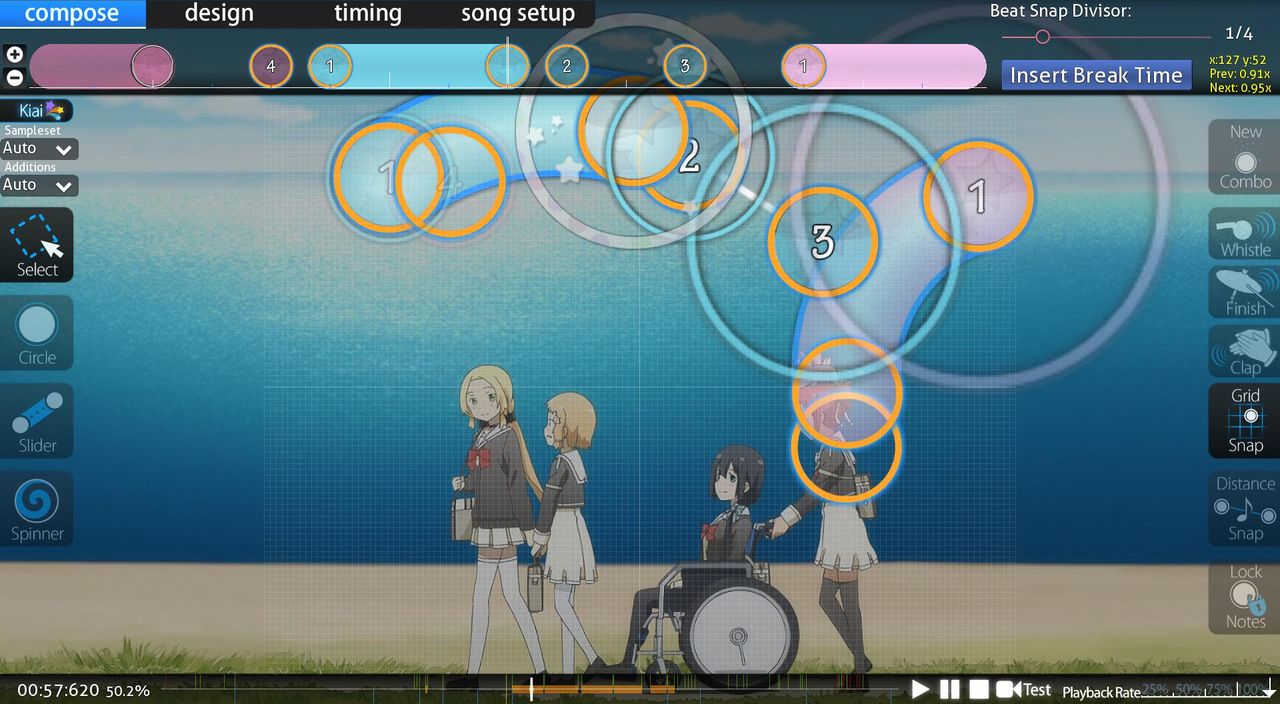
Task: Turn off Grid Snap
Action: tap(1245, 421)
